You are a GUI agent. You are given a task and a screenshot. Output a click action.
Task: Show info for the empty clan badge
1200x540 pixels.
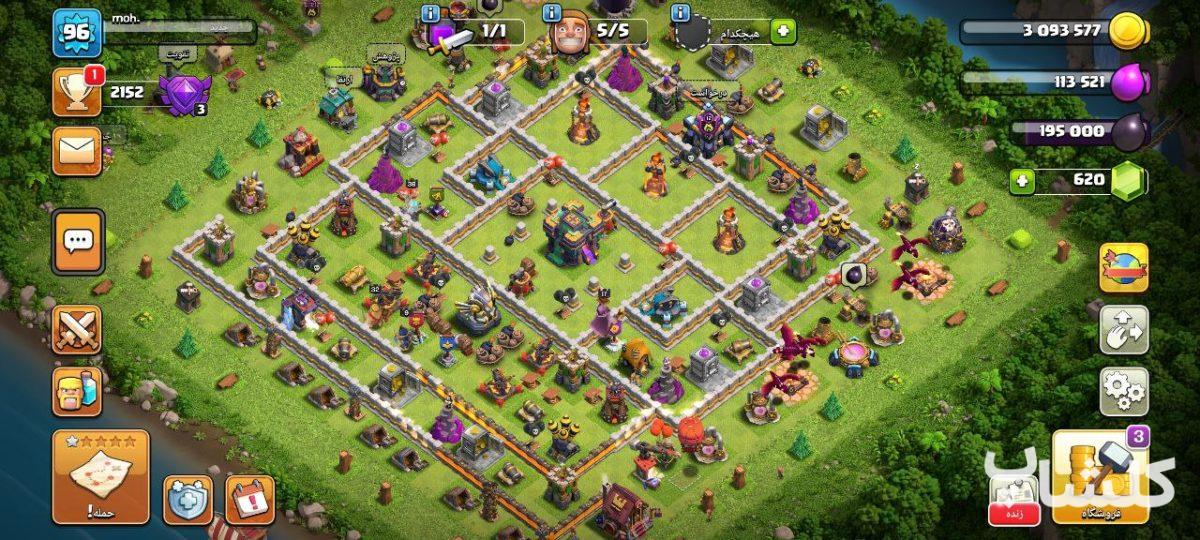click(681, 14)
